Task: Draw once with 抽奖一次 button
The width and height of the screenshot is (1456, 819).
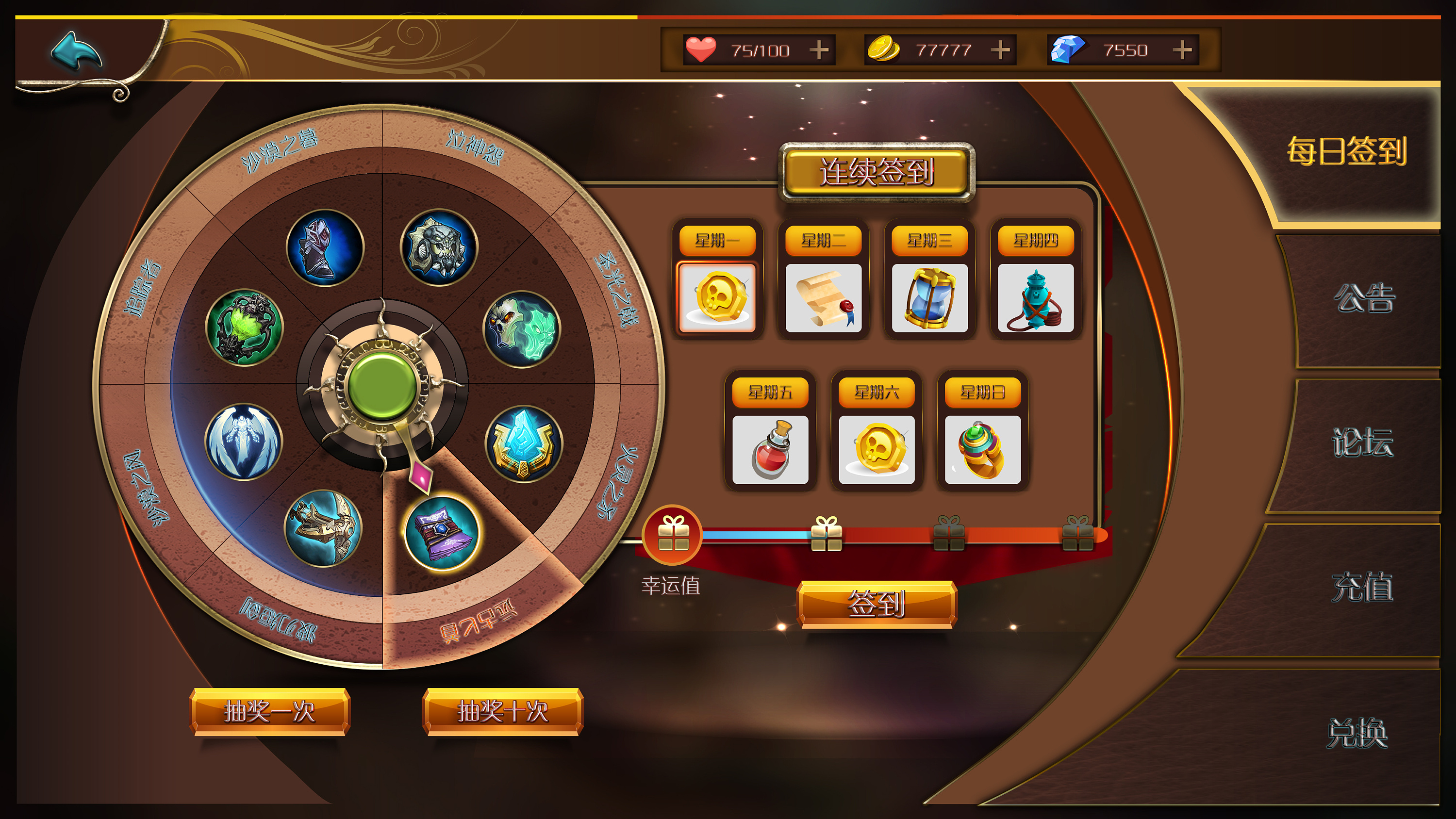Action: 270,712
